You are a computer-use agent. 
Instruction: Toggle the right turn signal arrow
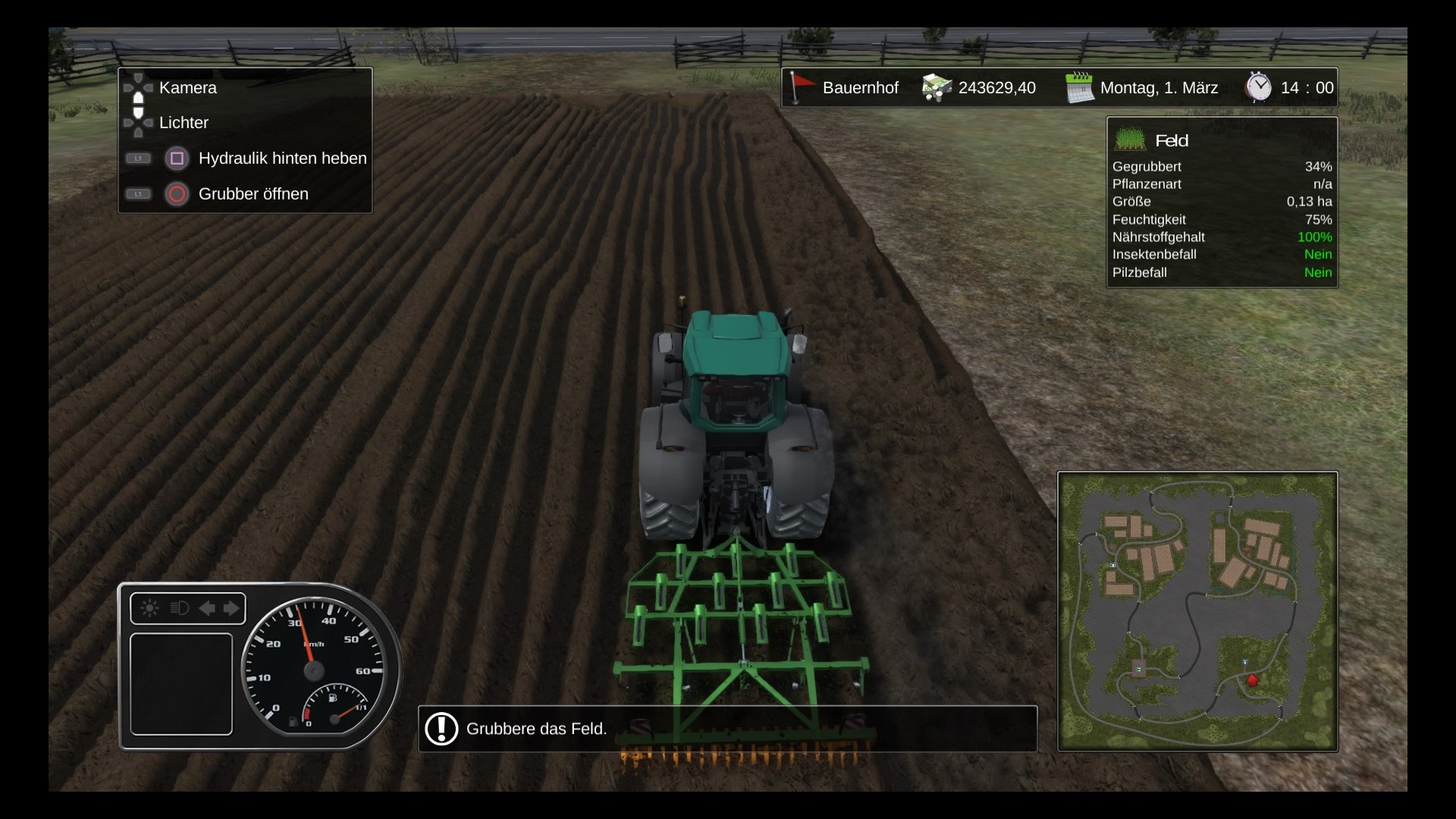click(231, 608)
